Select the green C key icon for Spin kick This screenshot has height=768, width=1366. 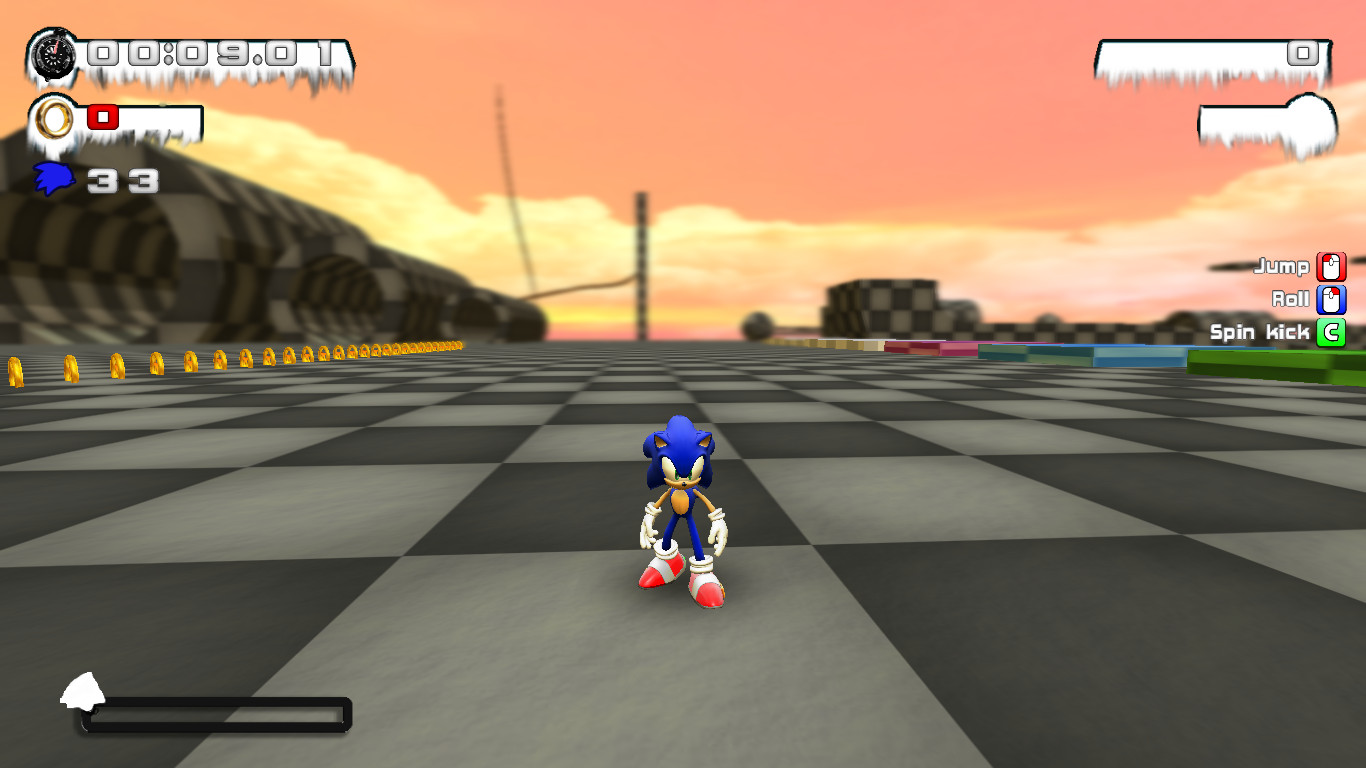1330,332
